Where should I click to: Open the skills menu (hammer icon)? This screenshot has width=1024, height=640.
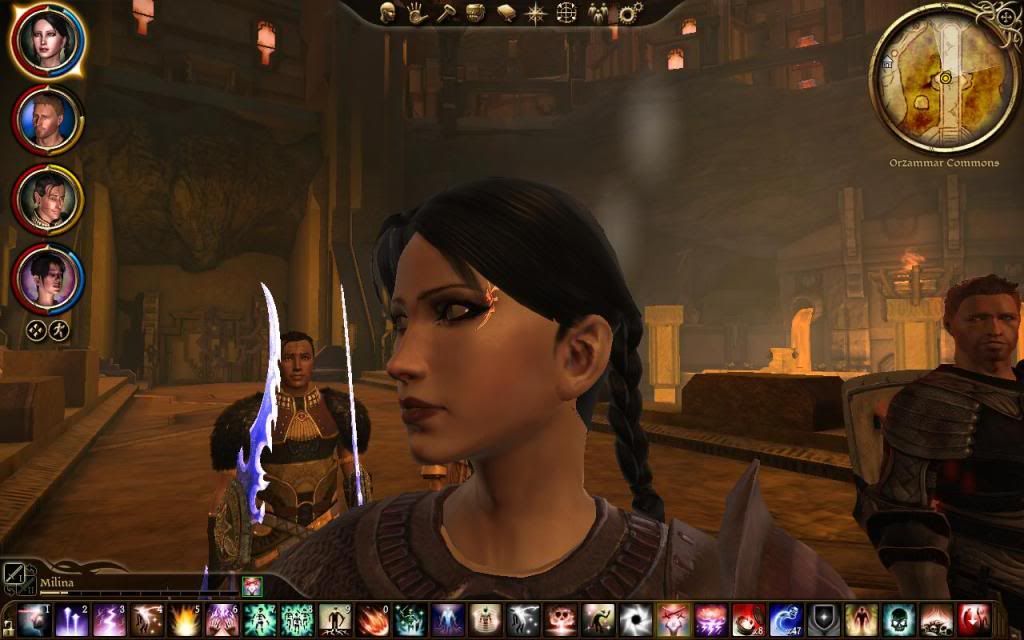[446, 12]
